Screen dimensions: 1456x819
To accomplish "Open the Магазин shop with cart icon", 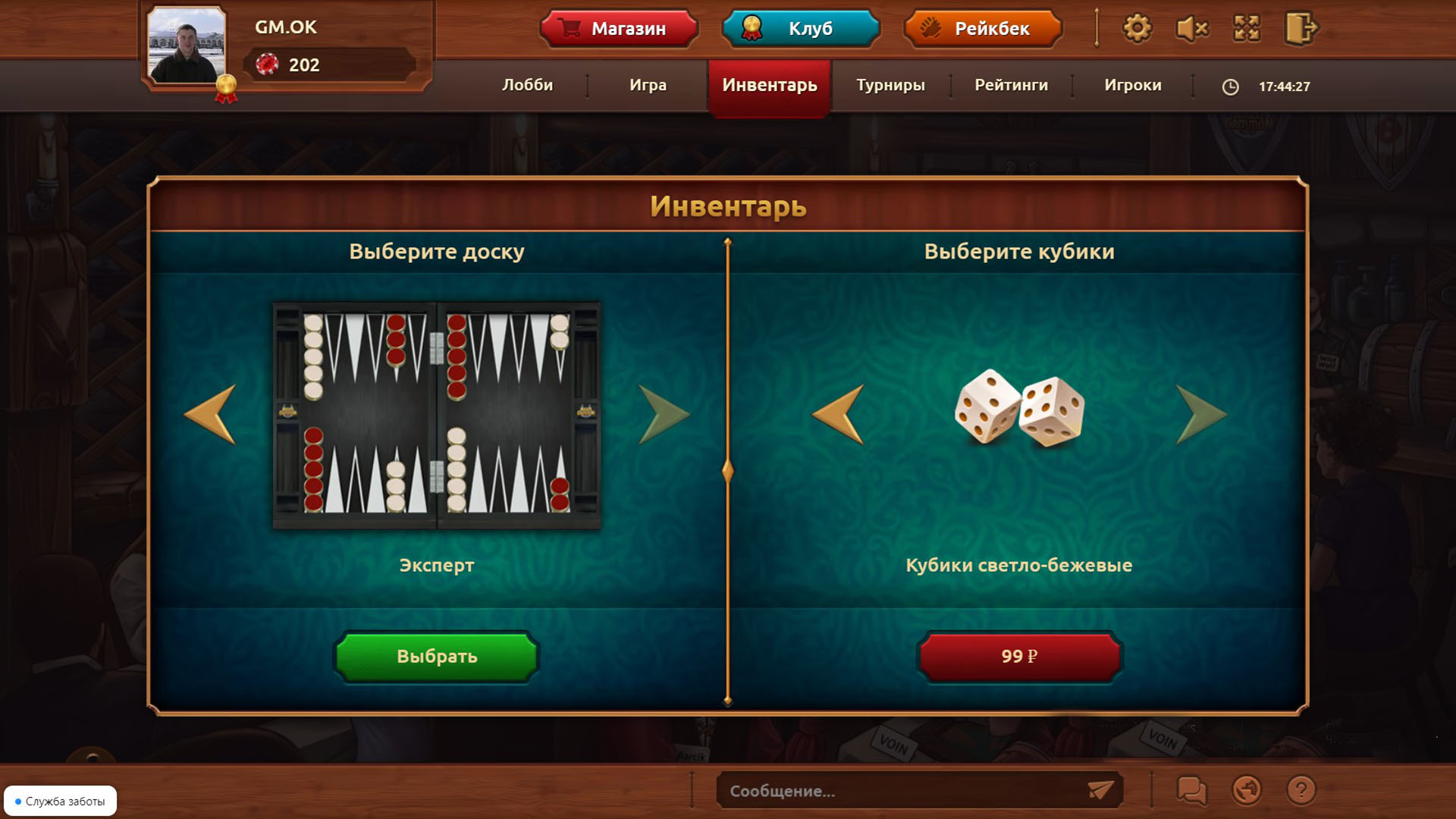I will [618, 29].
